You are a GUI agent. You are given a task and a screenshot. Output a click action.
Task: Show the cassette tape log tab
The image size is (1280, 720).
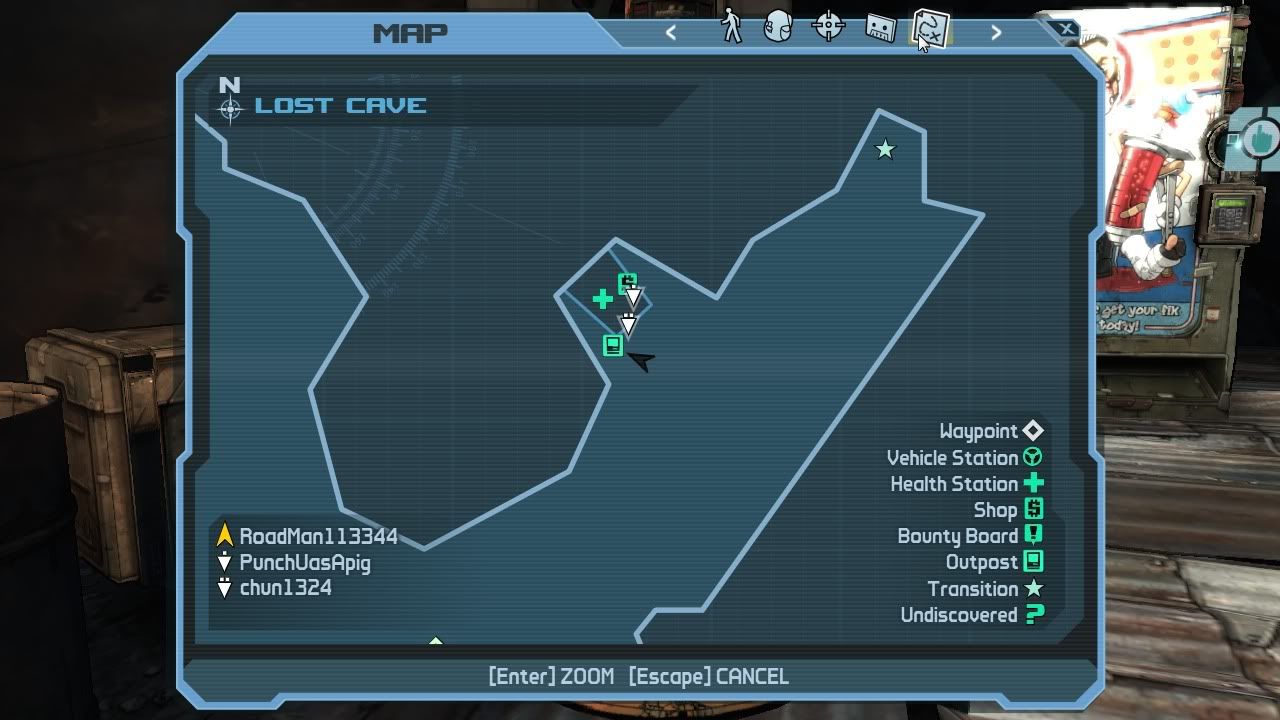(879, 28)
